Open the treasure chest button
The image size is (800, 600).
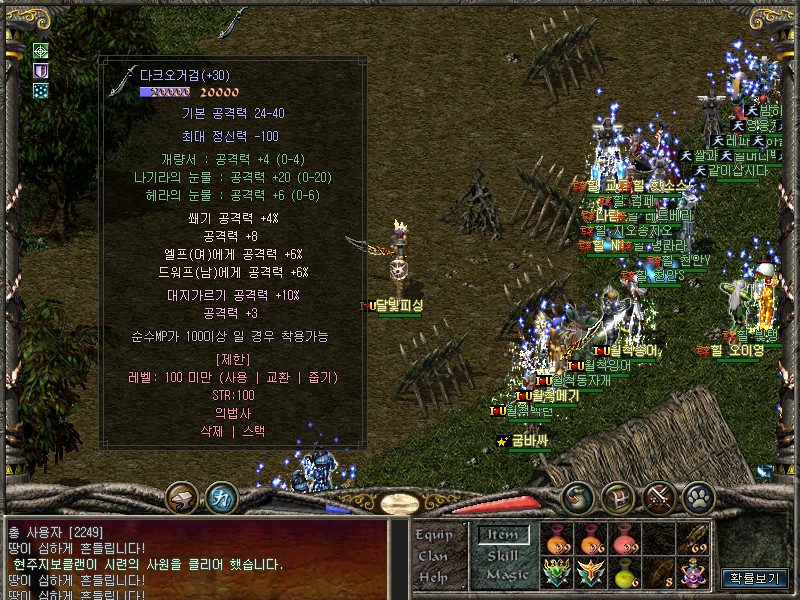tap(617, 496)
